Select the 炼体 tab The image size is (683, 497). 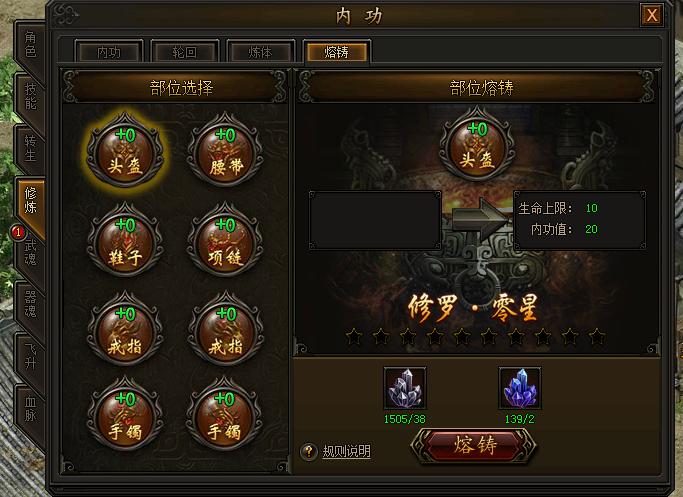click(262, 52)
